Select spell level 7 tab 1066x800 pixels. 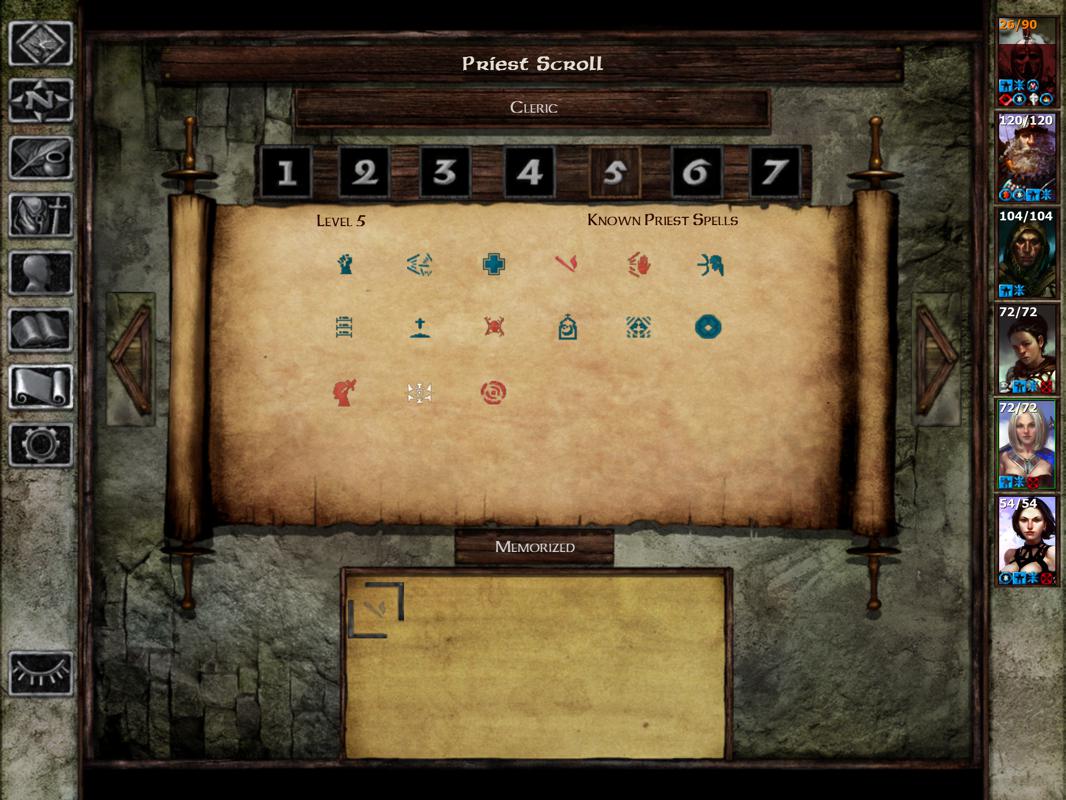[x=774, y=173]
